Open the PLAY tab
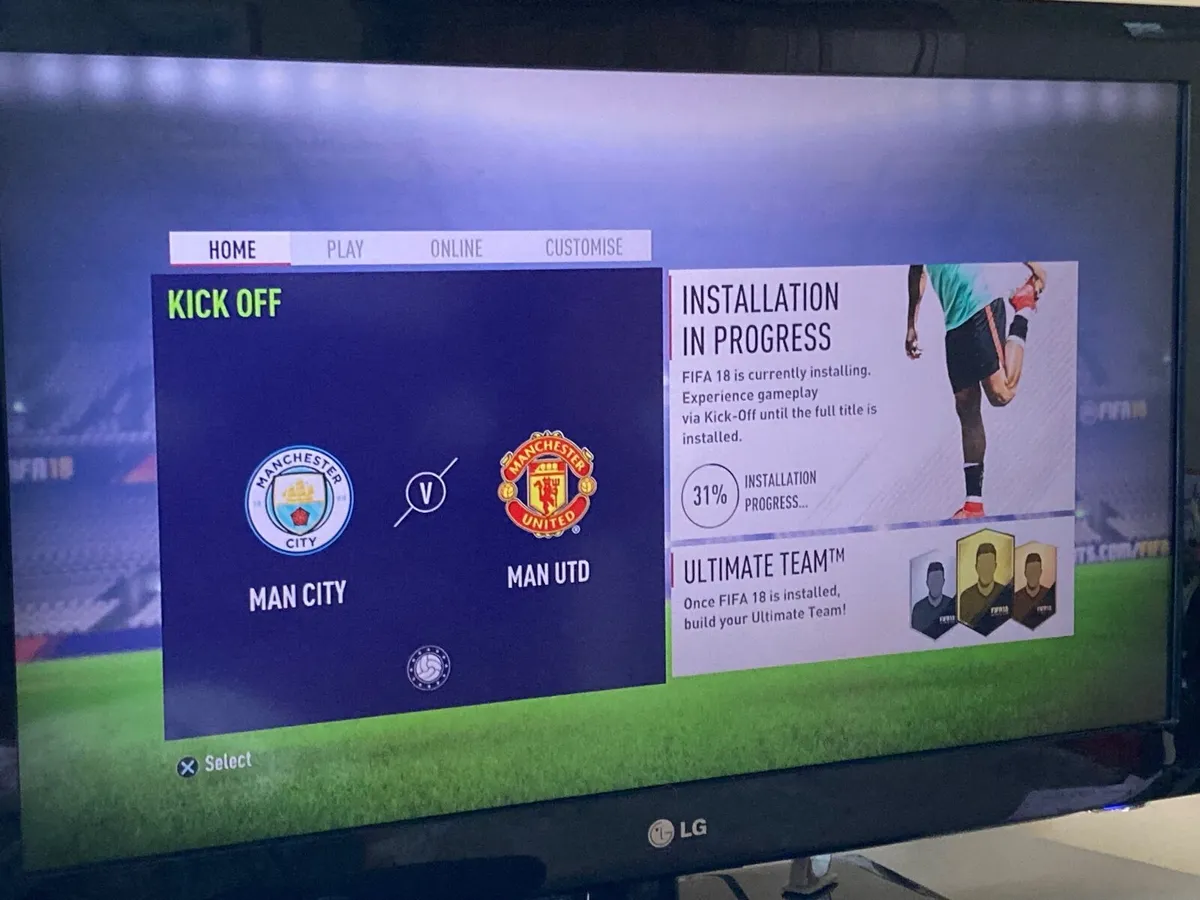 (x=345, y=249)
